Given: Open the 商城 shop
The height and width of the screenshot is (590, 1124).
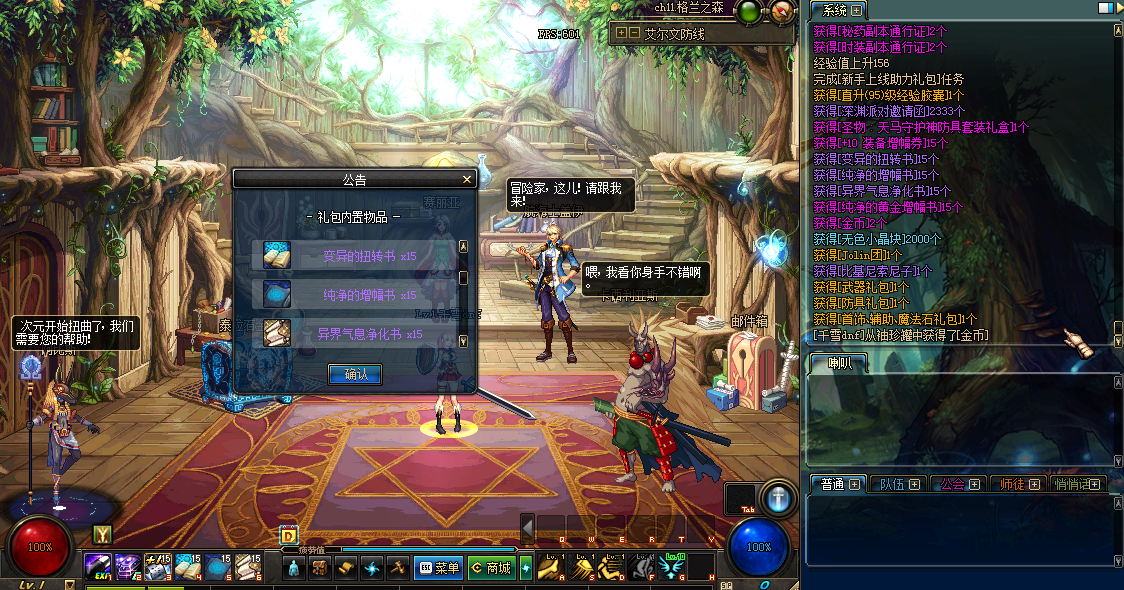Looking at the screenshot, I should click(491, 568).
